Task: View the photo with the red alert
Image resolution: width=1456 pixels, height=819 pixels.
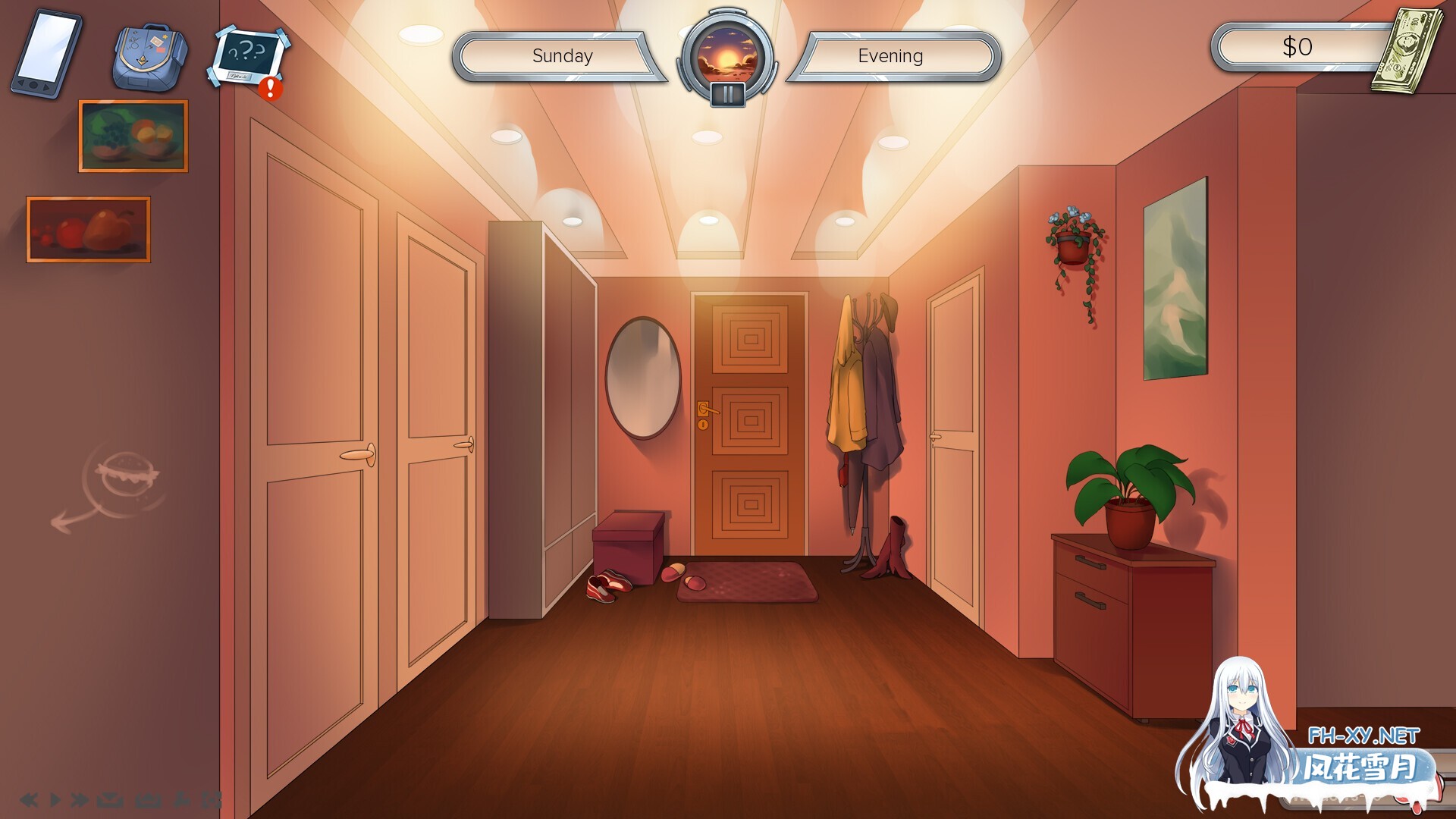Action: coord(246,57)
